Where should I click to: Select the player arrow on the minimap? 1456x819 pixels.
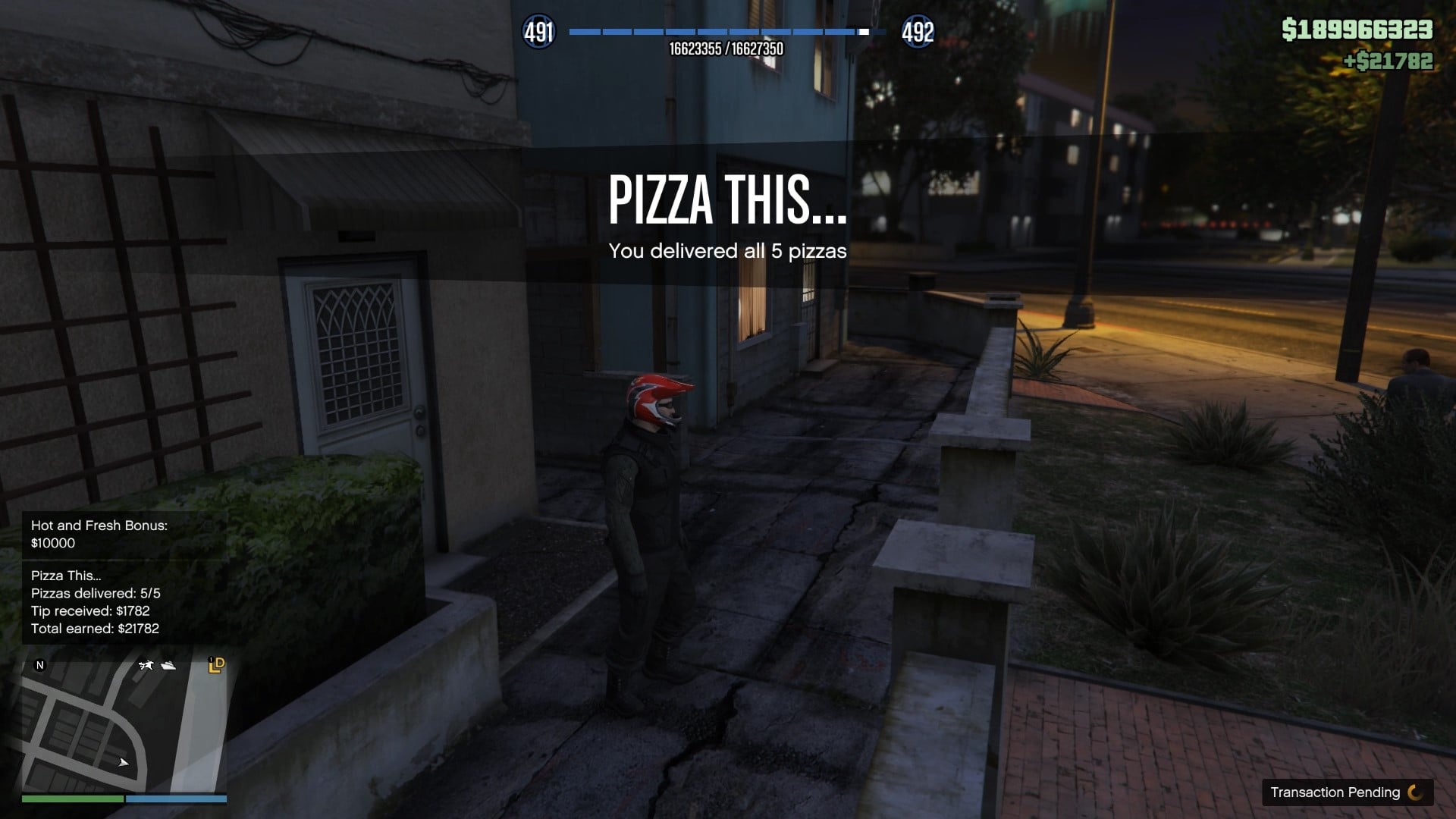pos(123,763)
